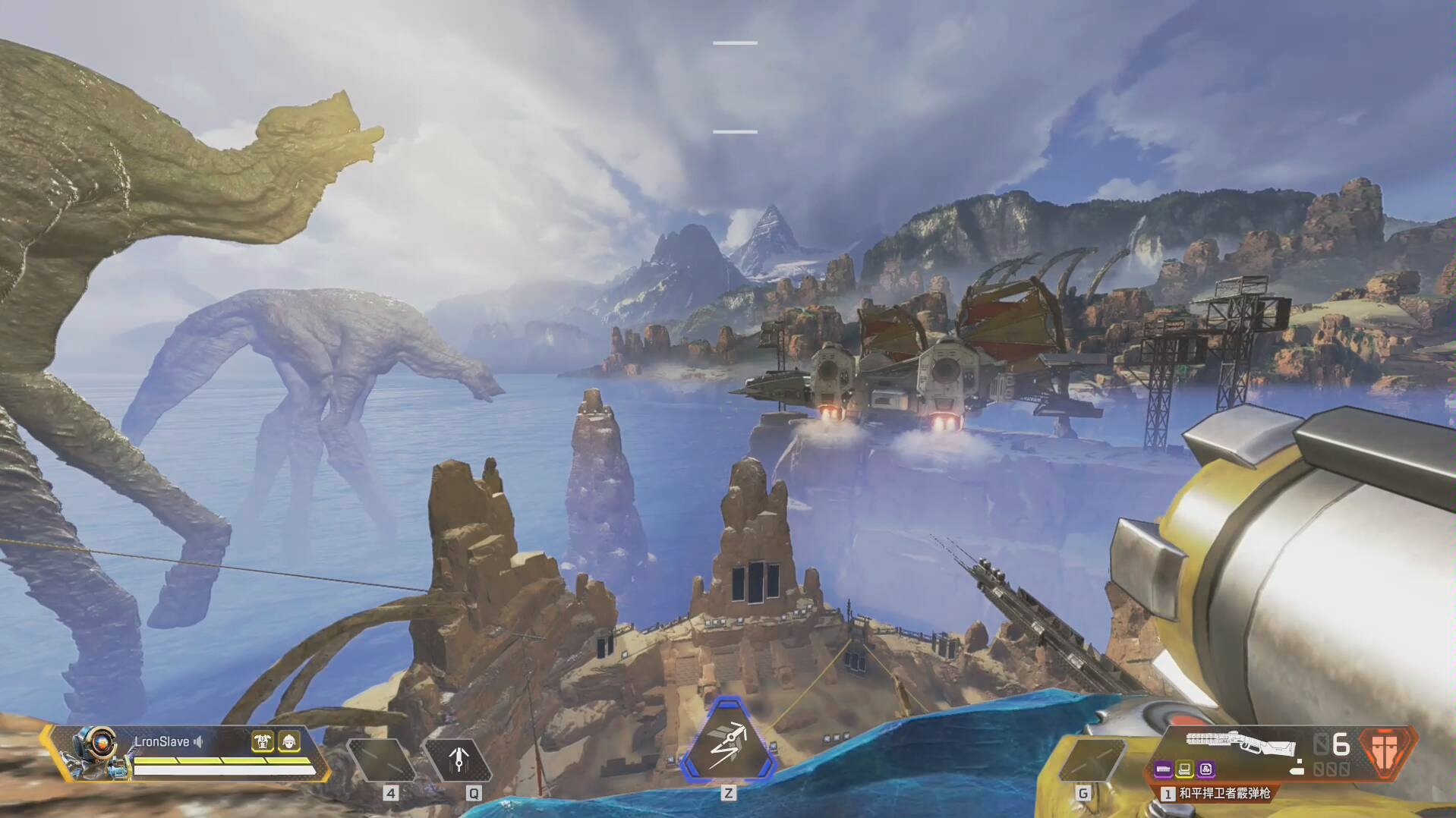The width and height of the screenshot is (1456, 818).
Task: Click the weapon name label 和平捍卫者霰弹枪
Action: point(1224,793)
